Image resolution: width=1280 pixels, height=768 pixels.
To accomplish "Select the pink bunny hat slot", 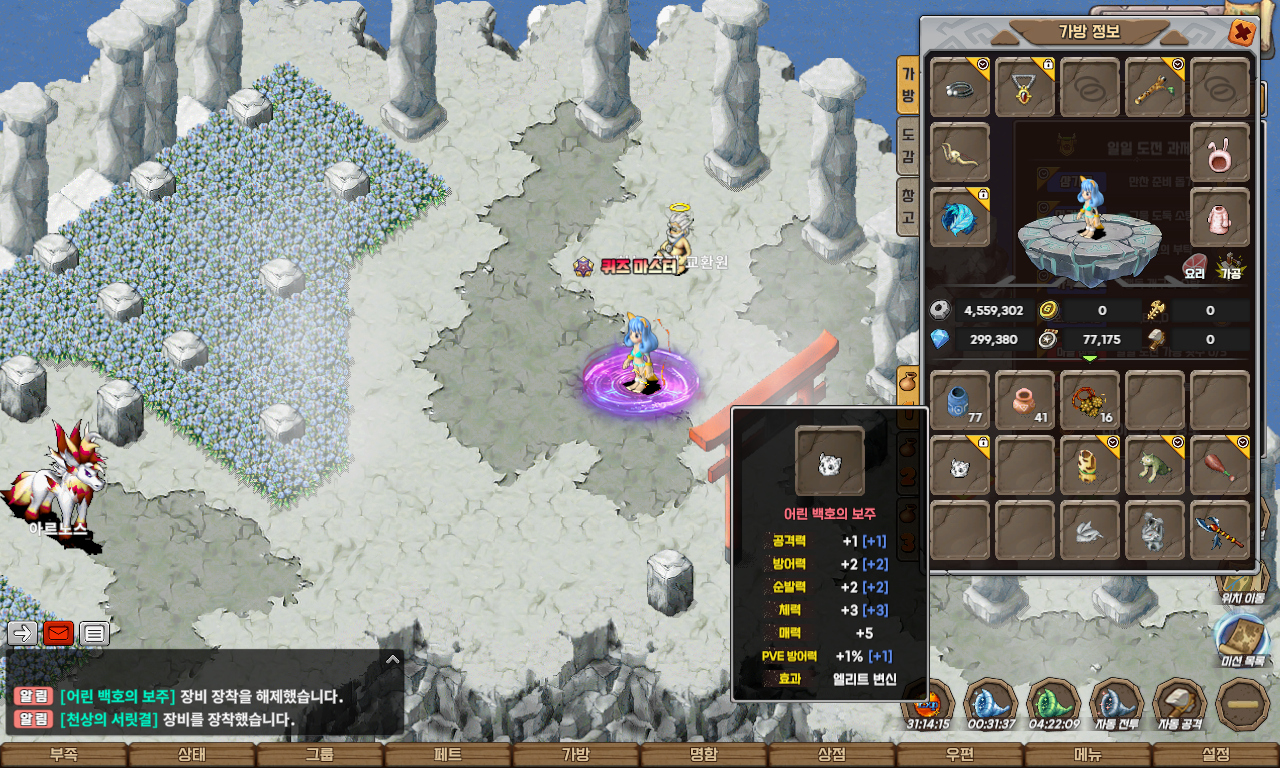I will (1220, 153).
